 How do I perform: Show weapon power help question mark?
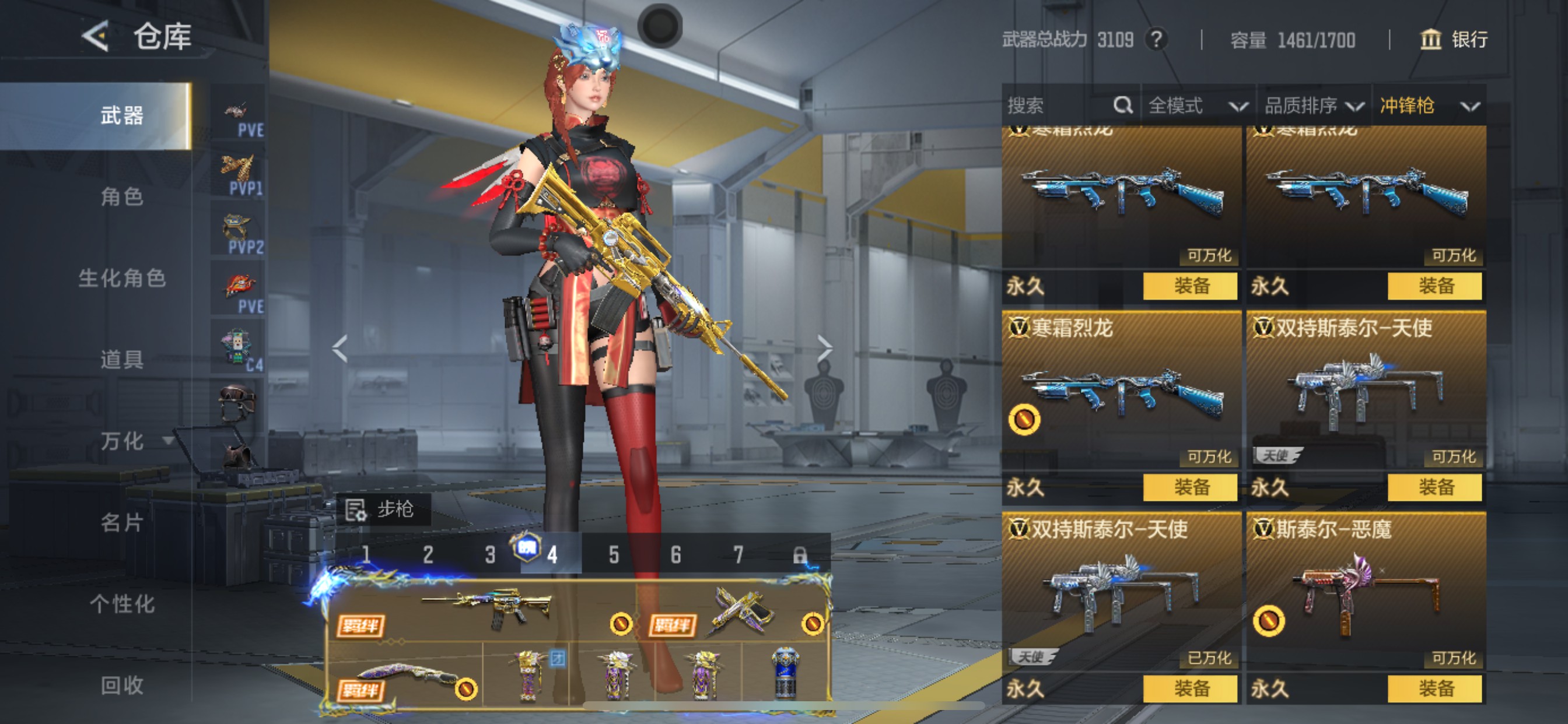pyautogui.click(x=1157, y=40)
